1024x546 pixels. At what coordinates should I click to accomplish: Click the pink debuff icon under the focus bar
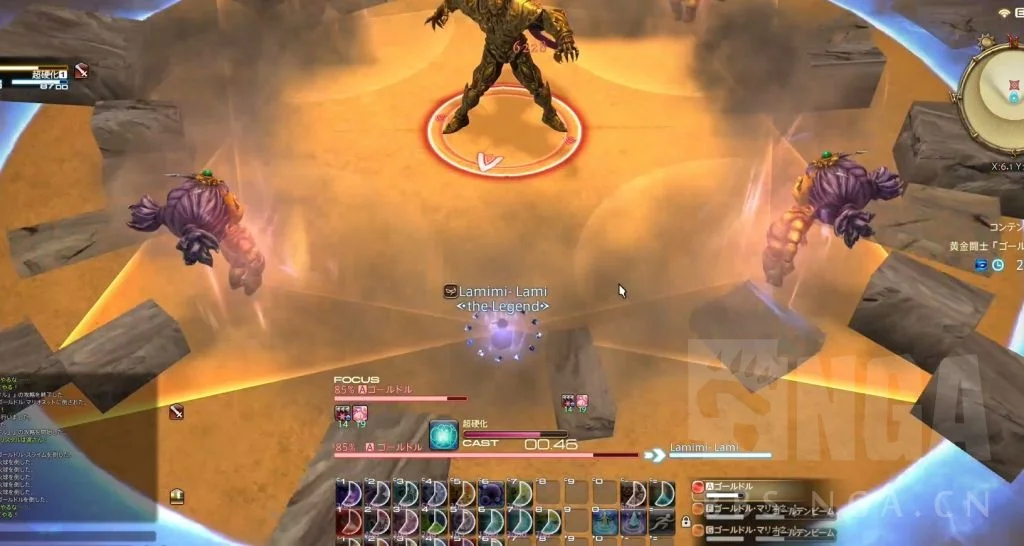click(360, 412)
